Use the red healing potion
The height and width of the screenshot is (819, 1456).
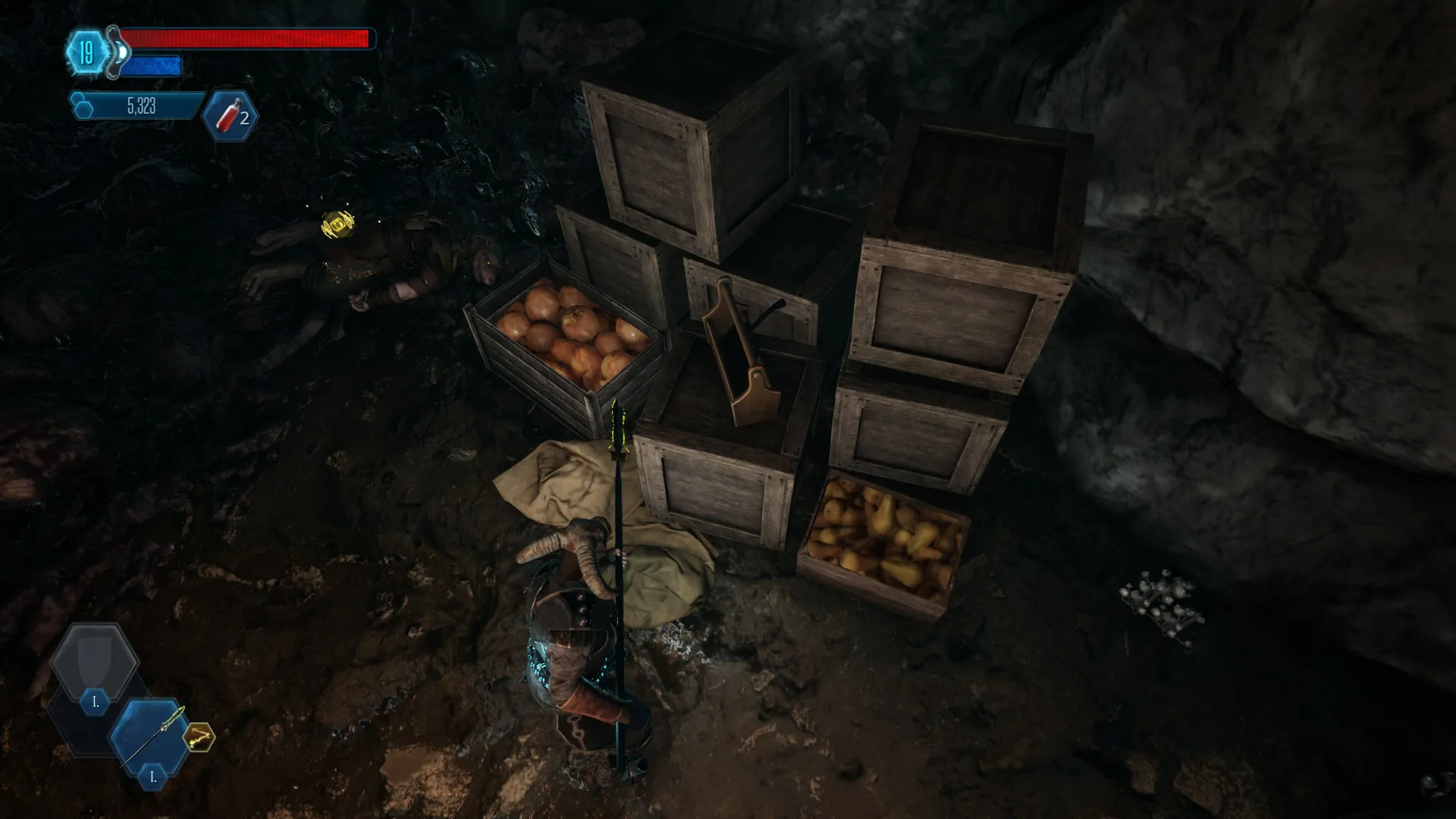click(x=230, y=117)
